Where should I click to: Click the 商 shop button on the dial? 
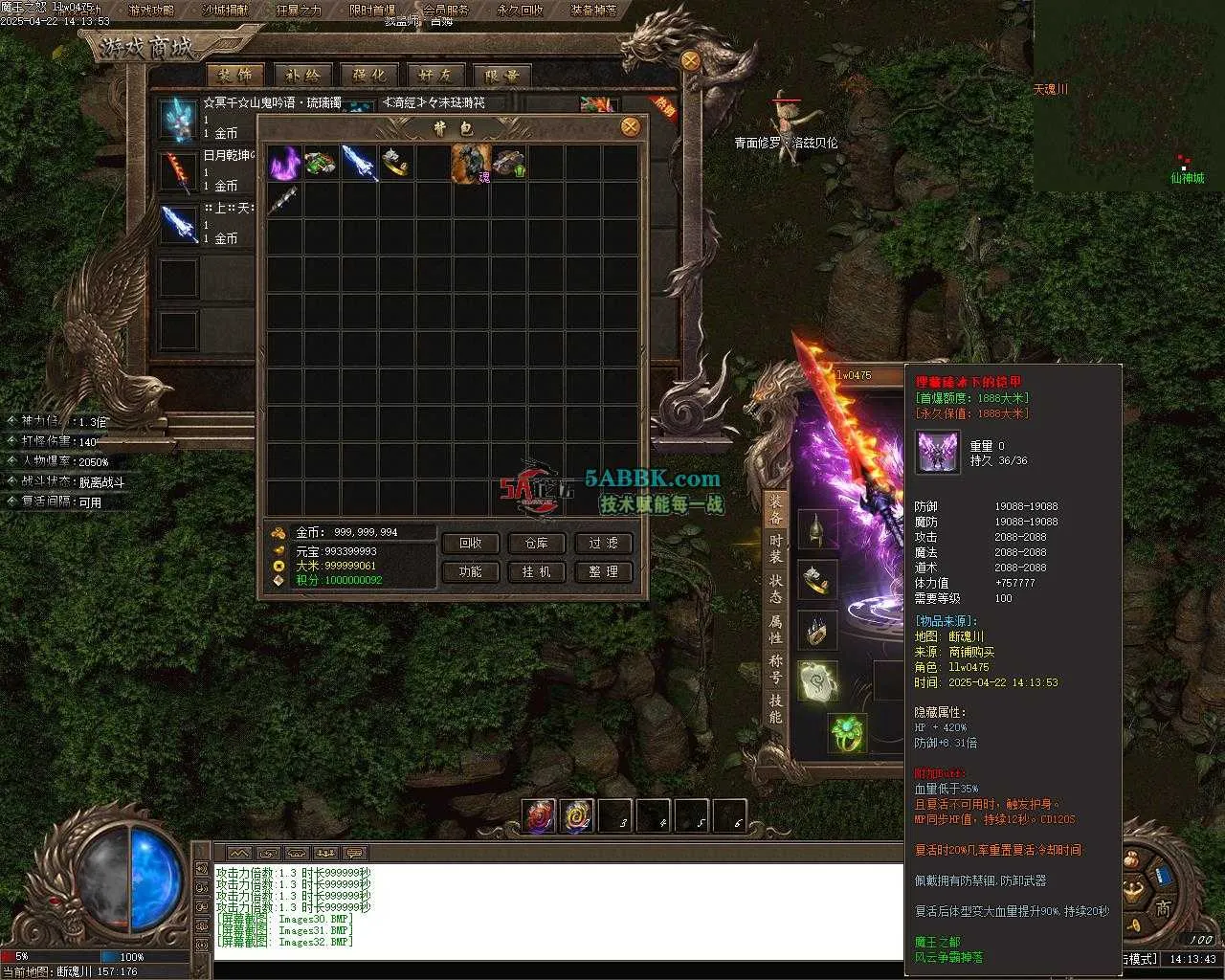(1162, 908)
